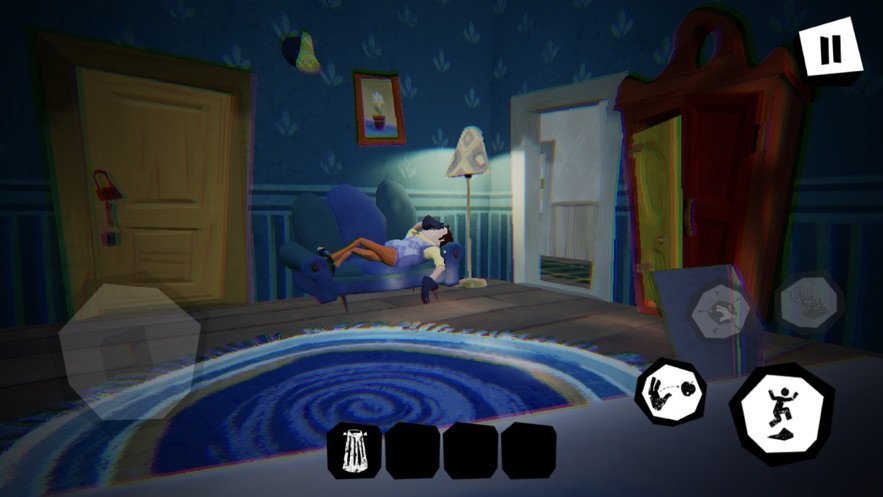The width and height of the screenshot is (883, 497).
Task: Activate the throw item button
Action: (x=669, y=389)
